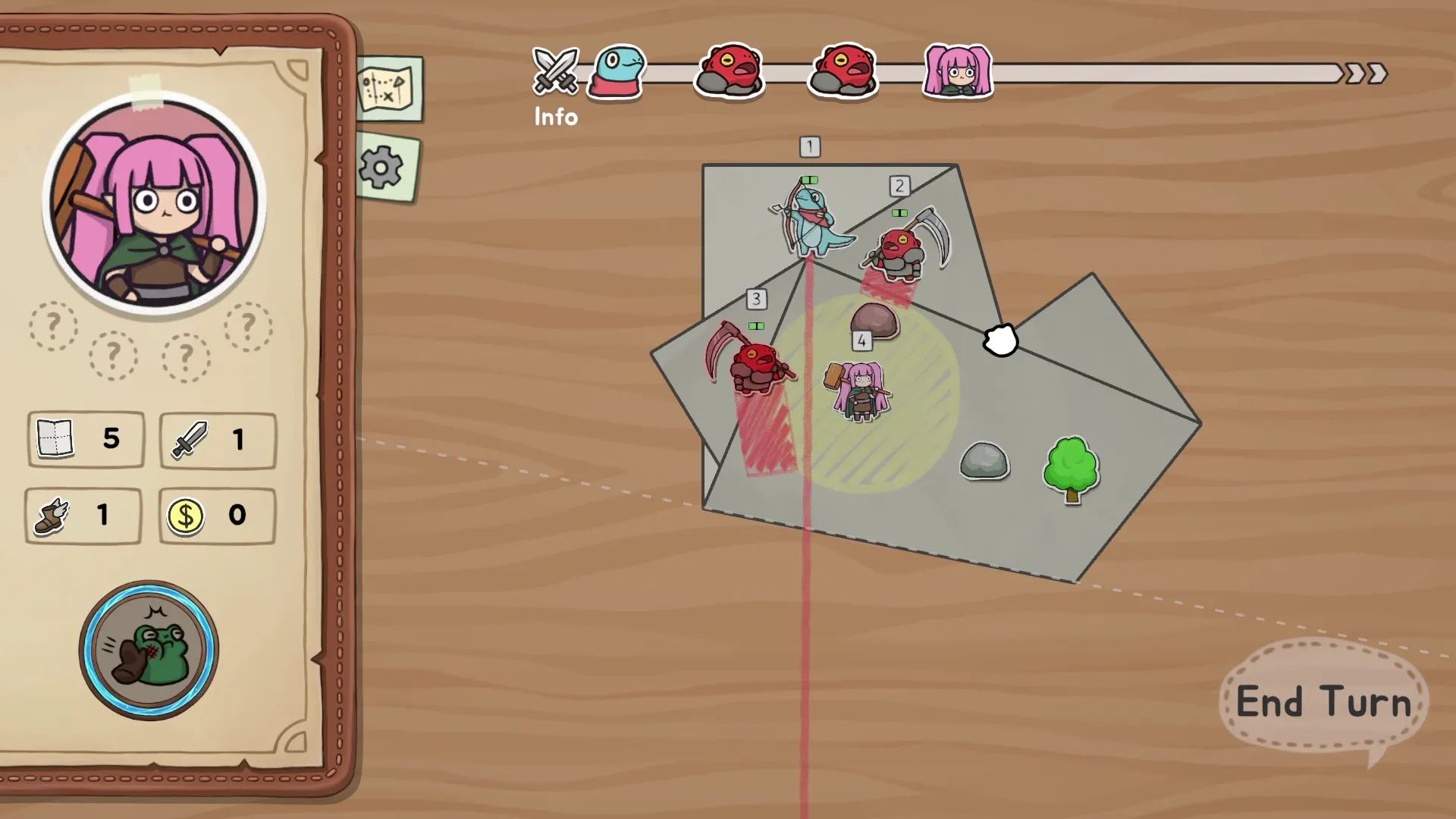Select the crossed swords Info icon
This screenshot has height=819, width=1456.
click(x=556, y=72)
